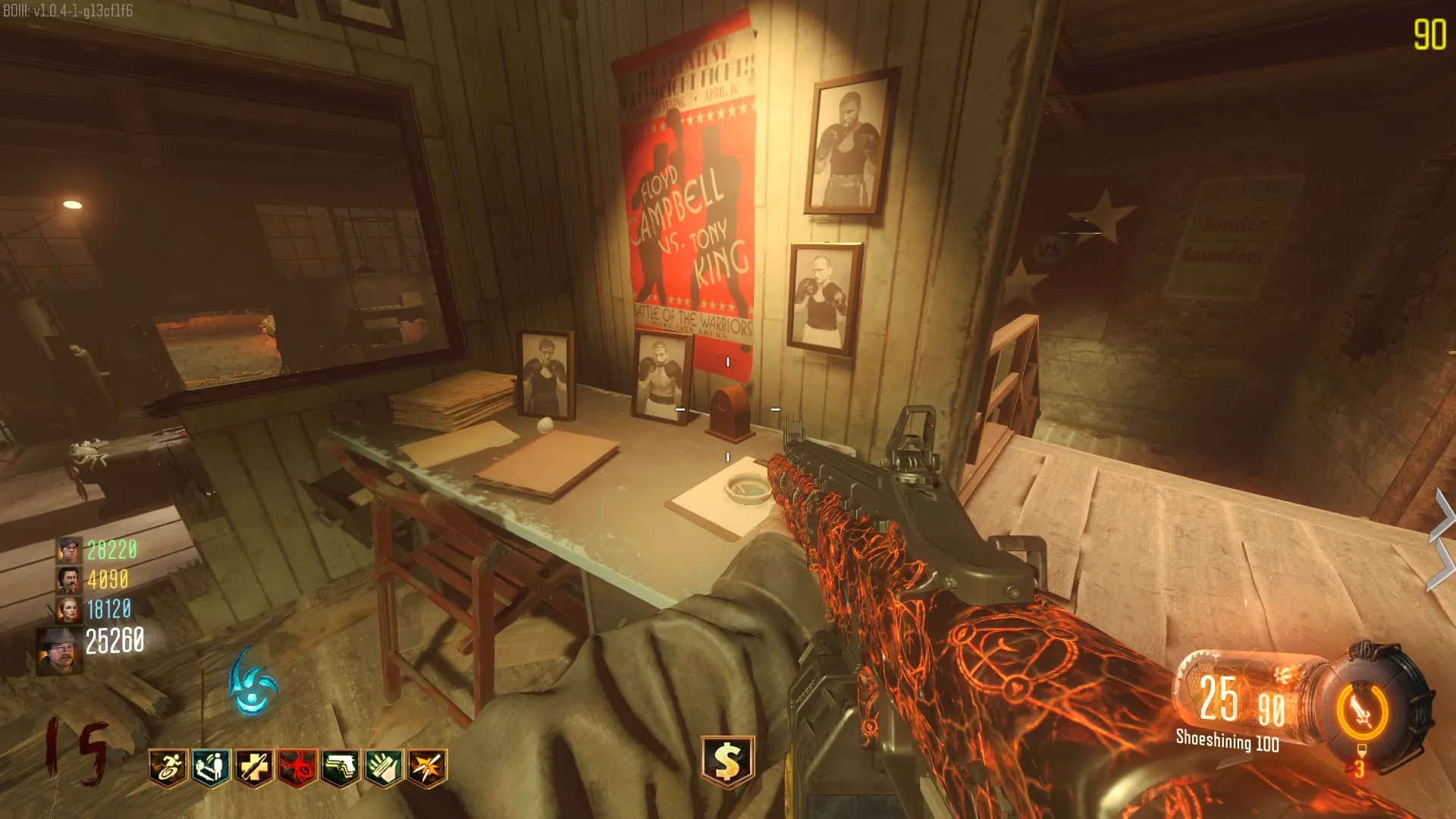Select the player portrait beside score 28220
The image size is (1456, 819).
pyautogui.click(x=69, y=550)
